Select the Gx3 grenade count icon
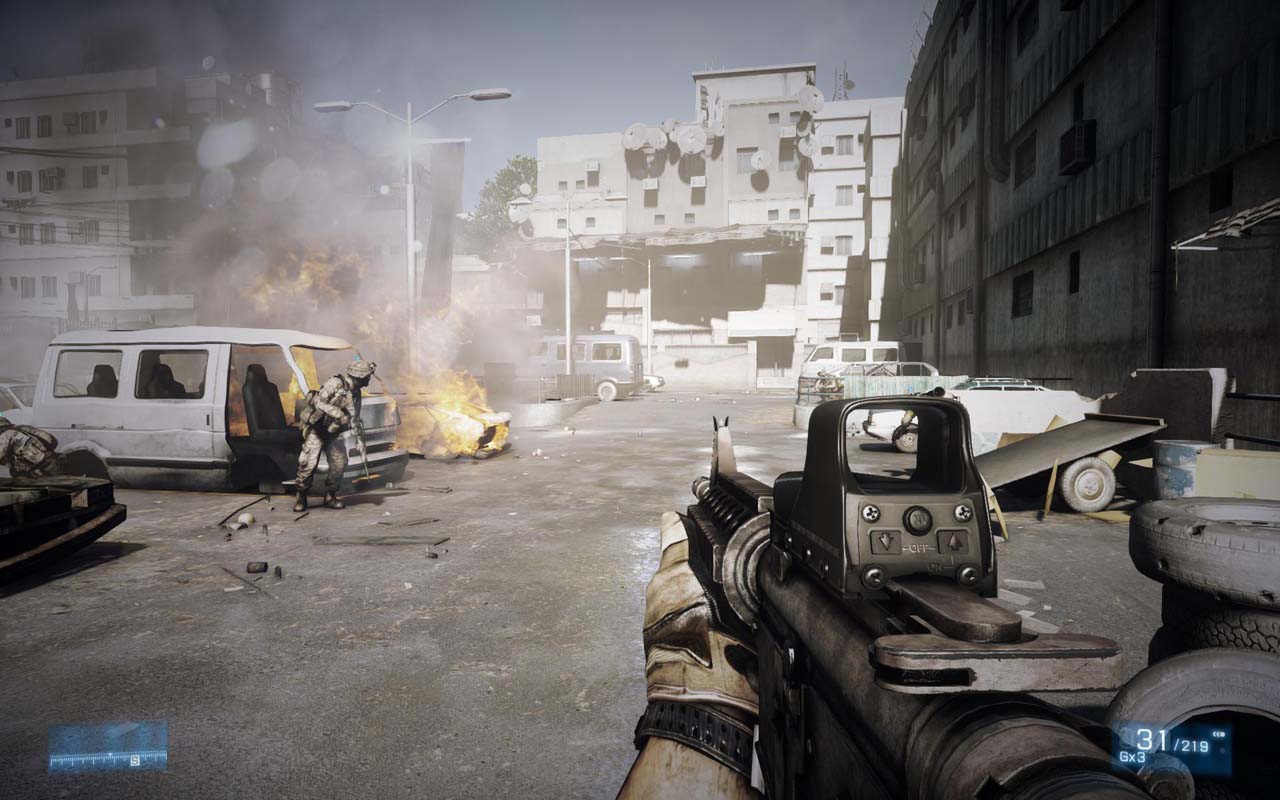 [1132, 756]
